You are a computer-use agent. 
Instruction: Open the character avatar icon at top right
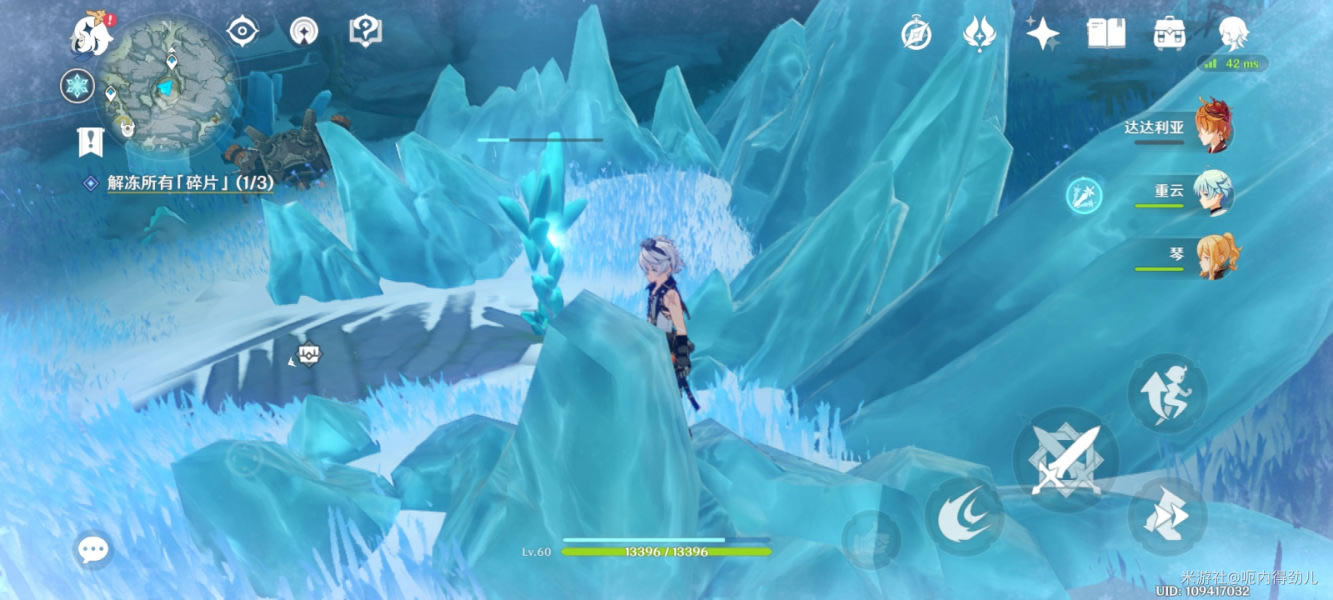click(x=1233, y=33)
